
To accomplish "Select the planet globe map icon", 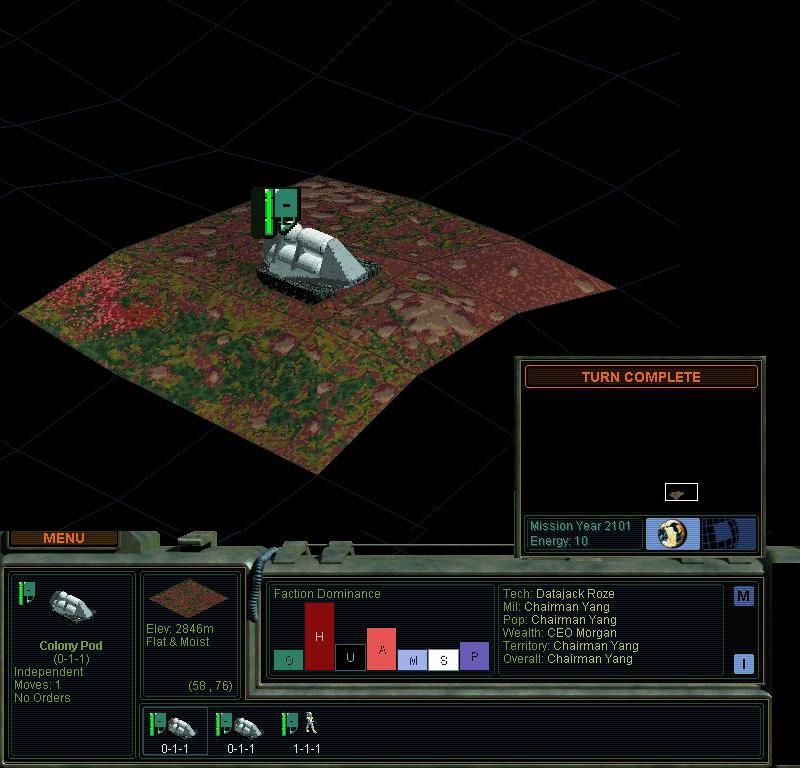I will point(672,533).
